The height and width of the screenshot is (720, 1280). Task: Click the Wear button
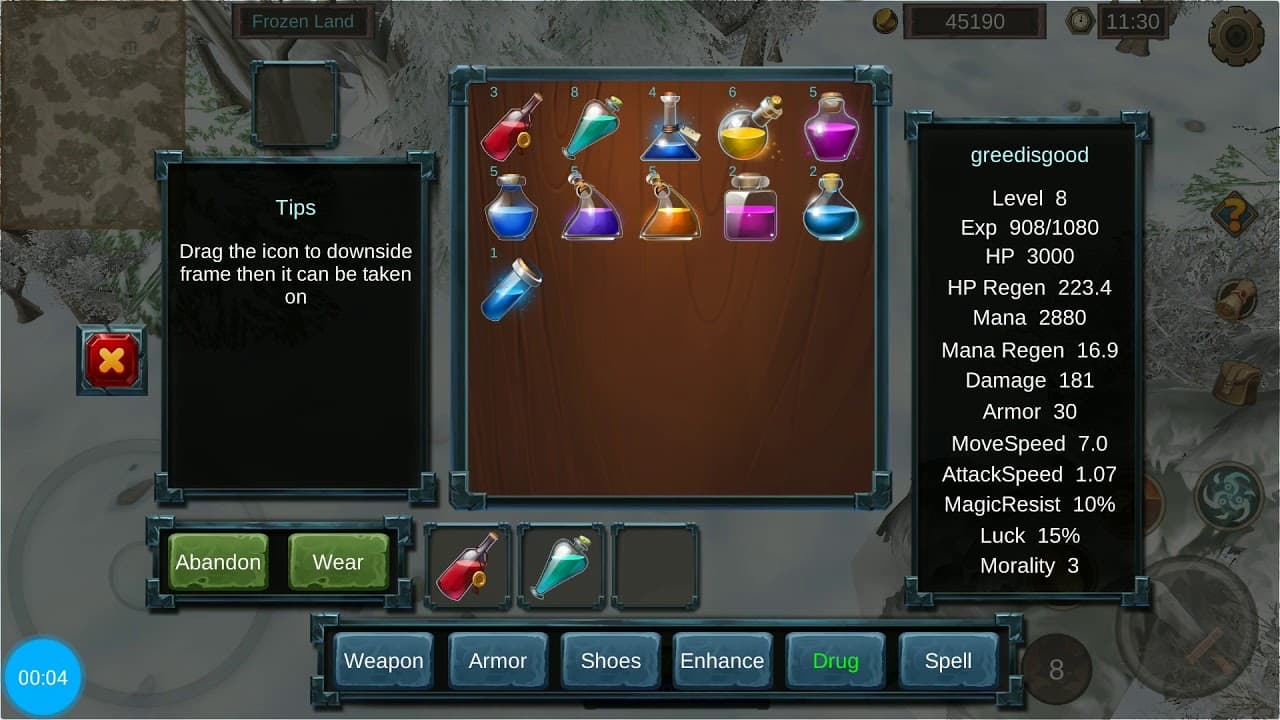pyautogui.click(x=338, y=562)
